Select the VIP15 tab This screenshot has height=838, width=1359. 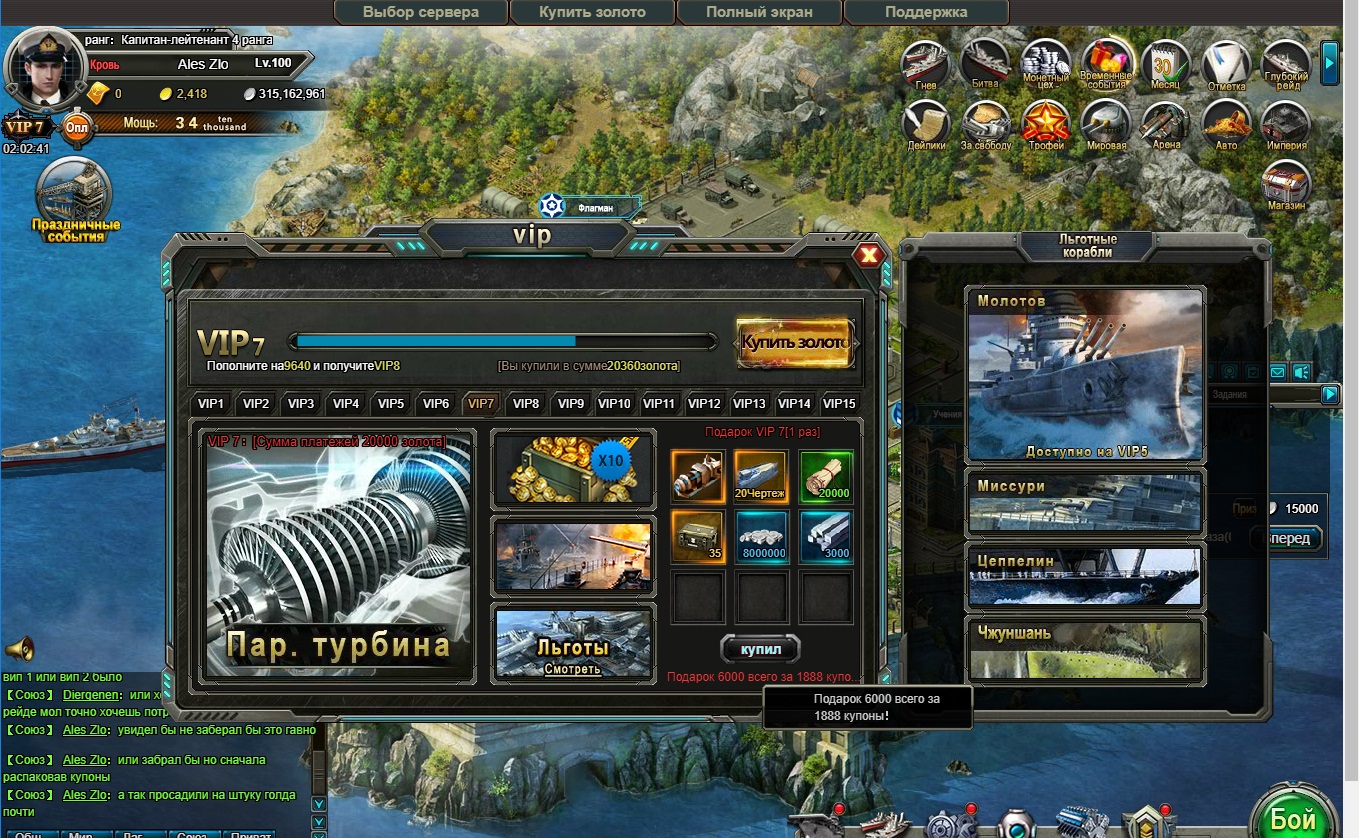coord(838,404)
